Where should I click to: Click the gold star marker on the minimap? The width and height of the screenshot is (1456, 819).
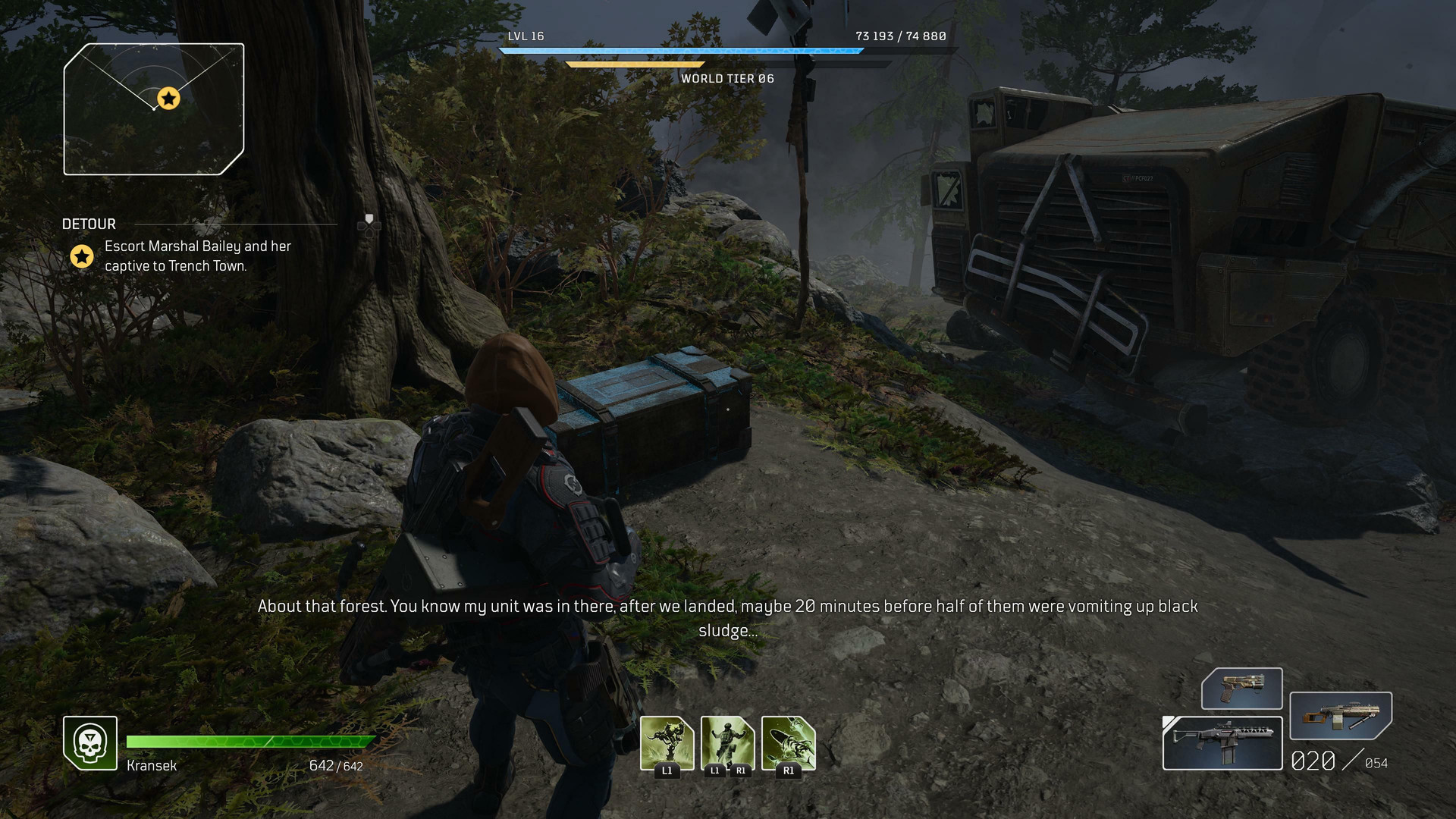(x=168, y=99)
